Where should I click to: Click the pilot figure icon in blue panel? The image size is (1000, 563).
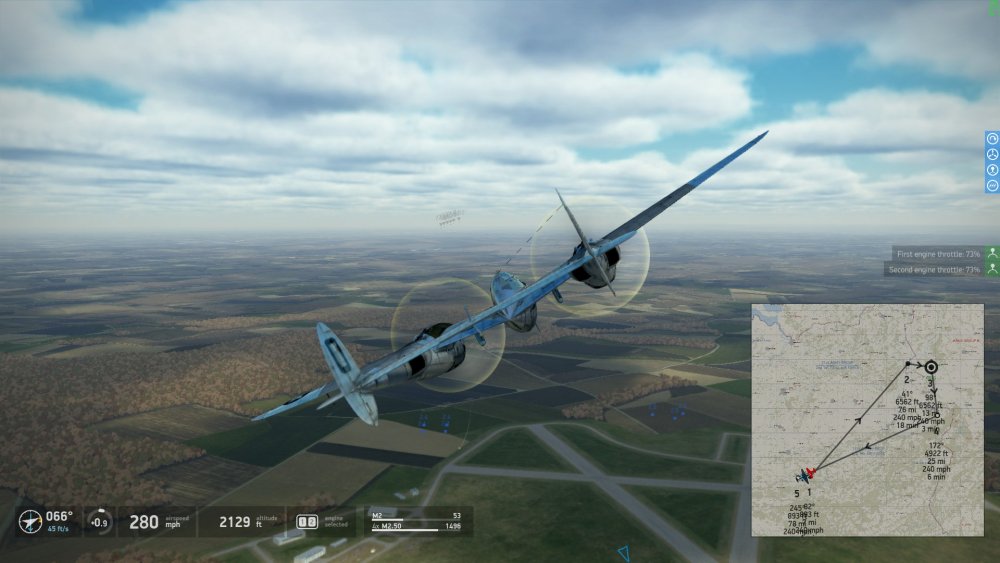[992, 170]
